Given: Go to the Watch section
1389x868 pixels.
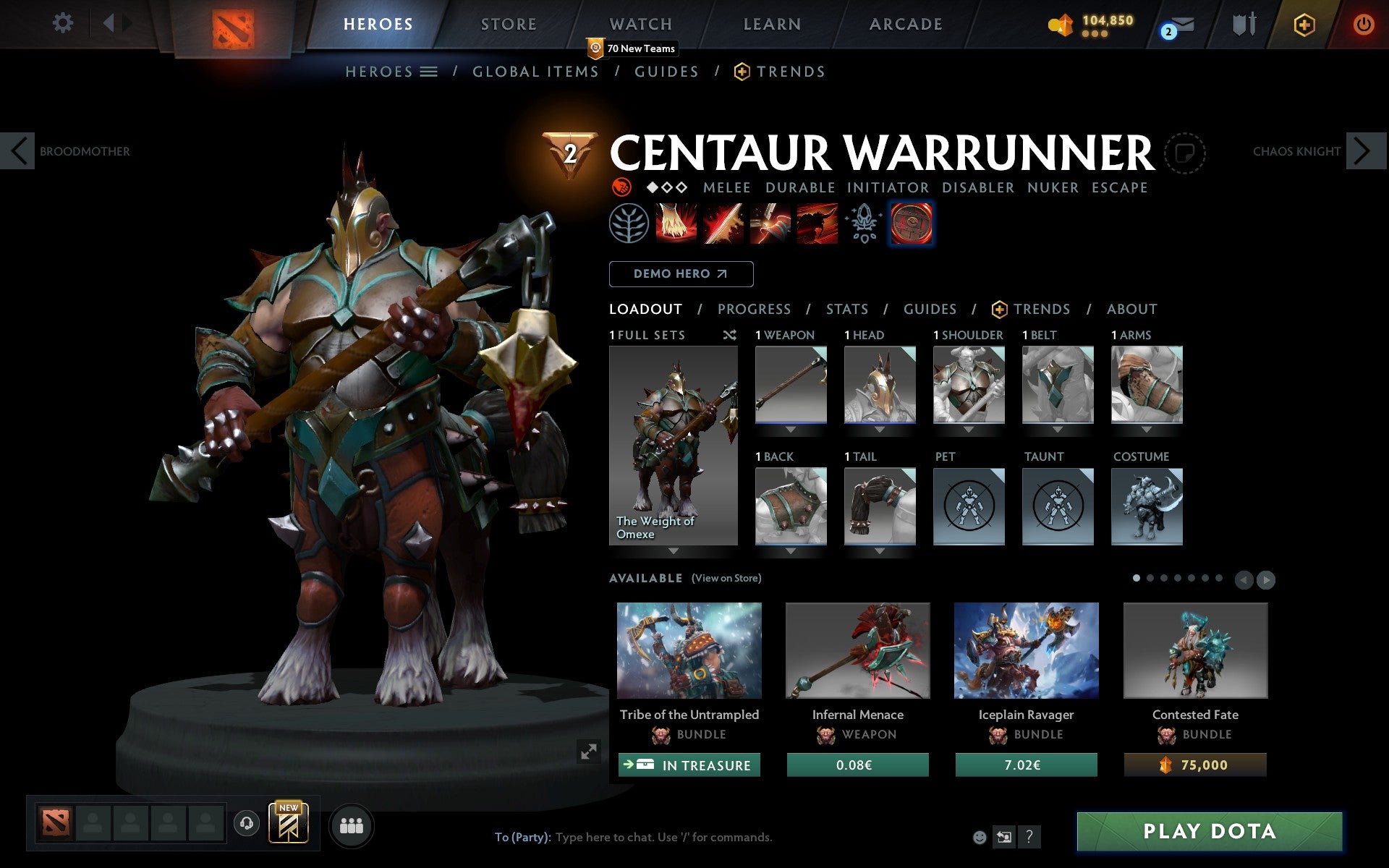Looking at the screenshot, I should 640,25.
